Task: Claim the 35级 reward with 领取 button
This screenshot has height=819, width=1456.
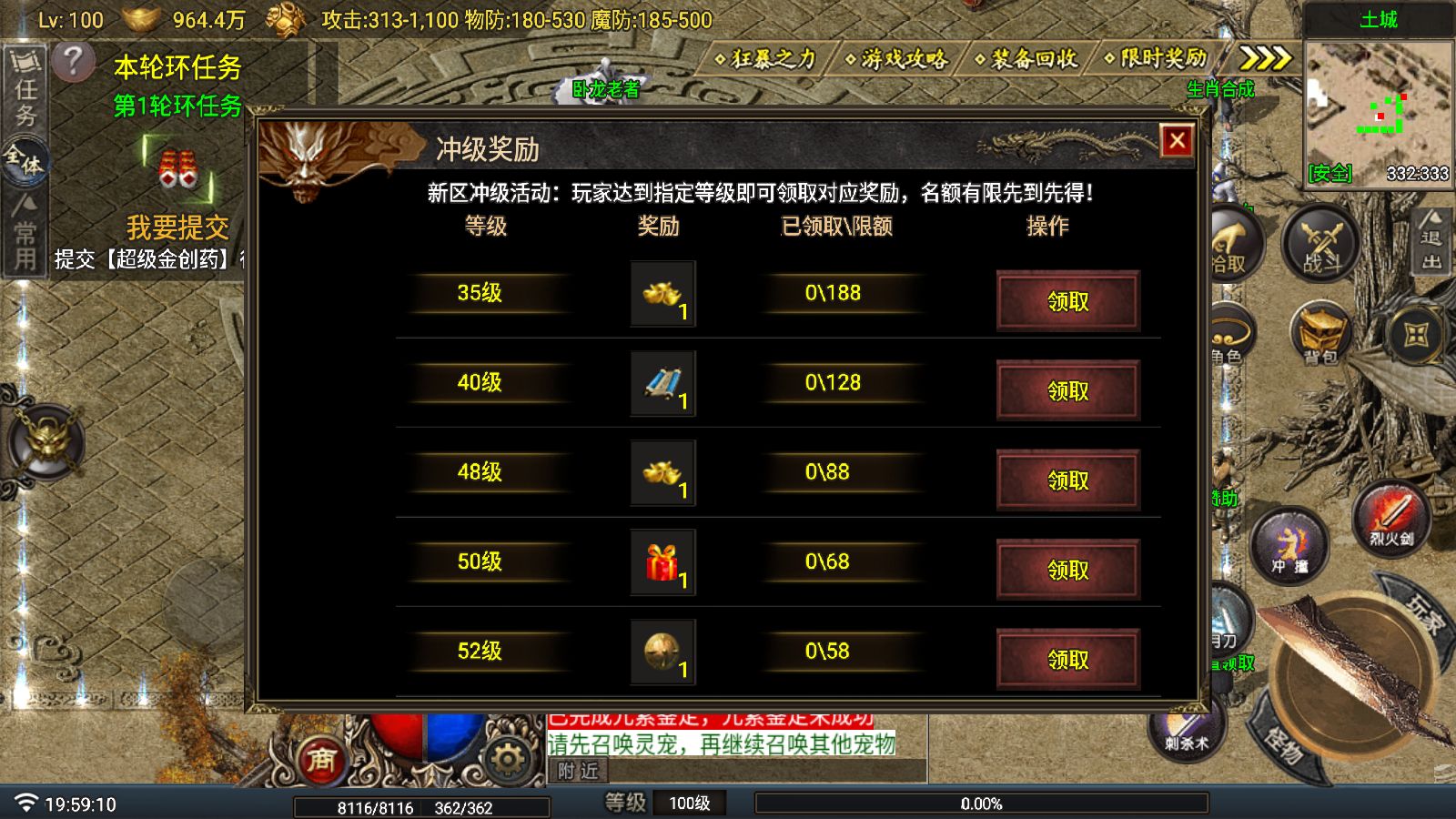Action: click(x=1069, y=302)
